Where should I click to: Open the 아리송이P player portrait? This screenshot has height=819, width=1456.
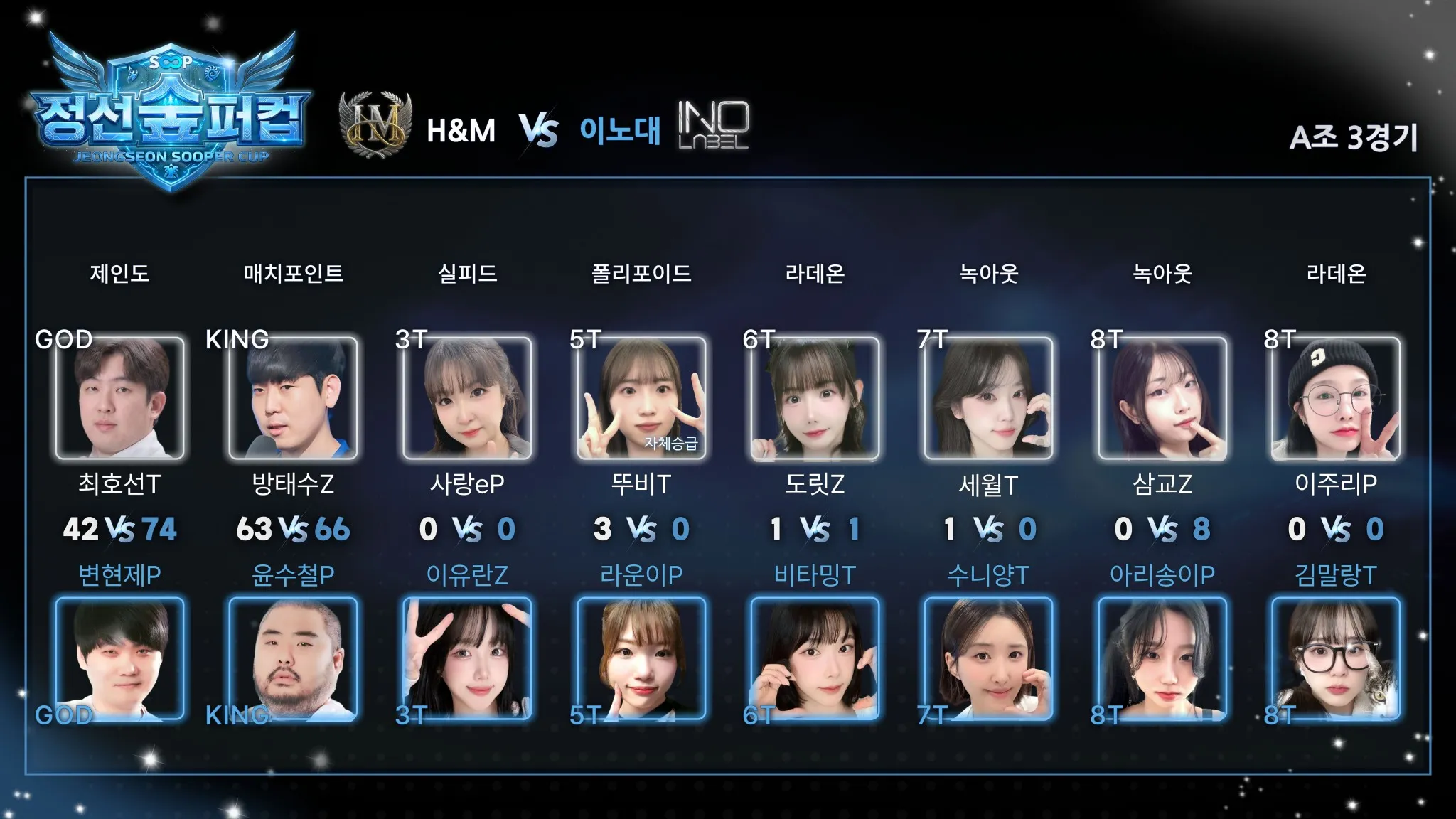pyautogui.click(x=1162, y=658)
